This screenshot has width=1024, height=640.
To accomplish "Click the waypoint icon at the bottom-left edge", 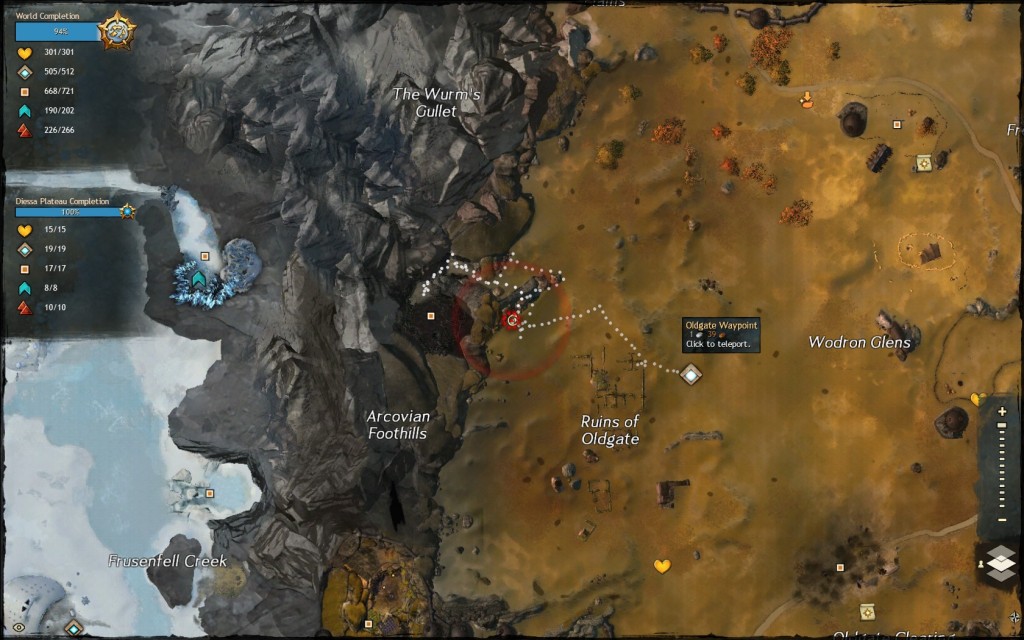I will click(73, 628).
